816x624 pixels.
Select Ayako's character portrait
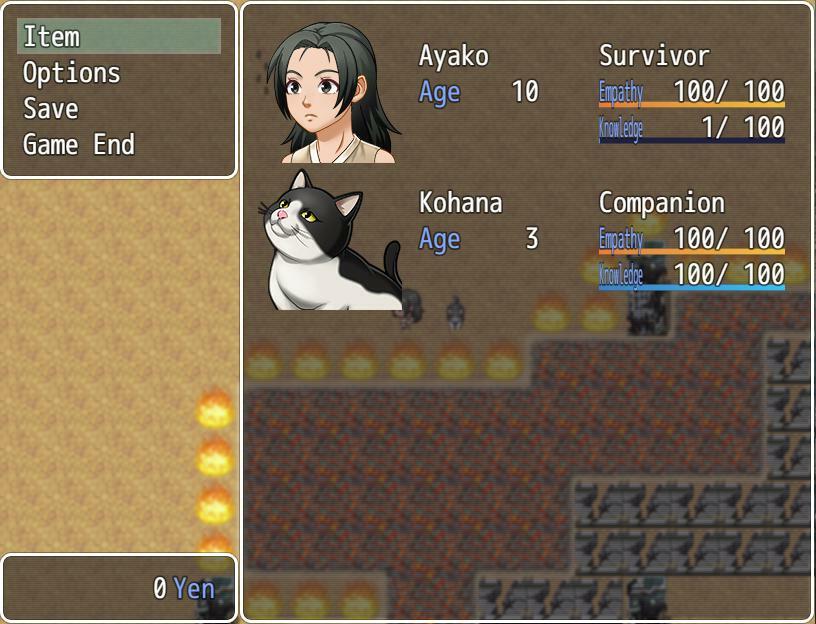331,92
